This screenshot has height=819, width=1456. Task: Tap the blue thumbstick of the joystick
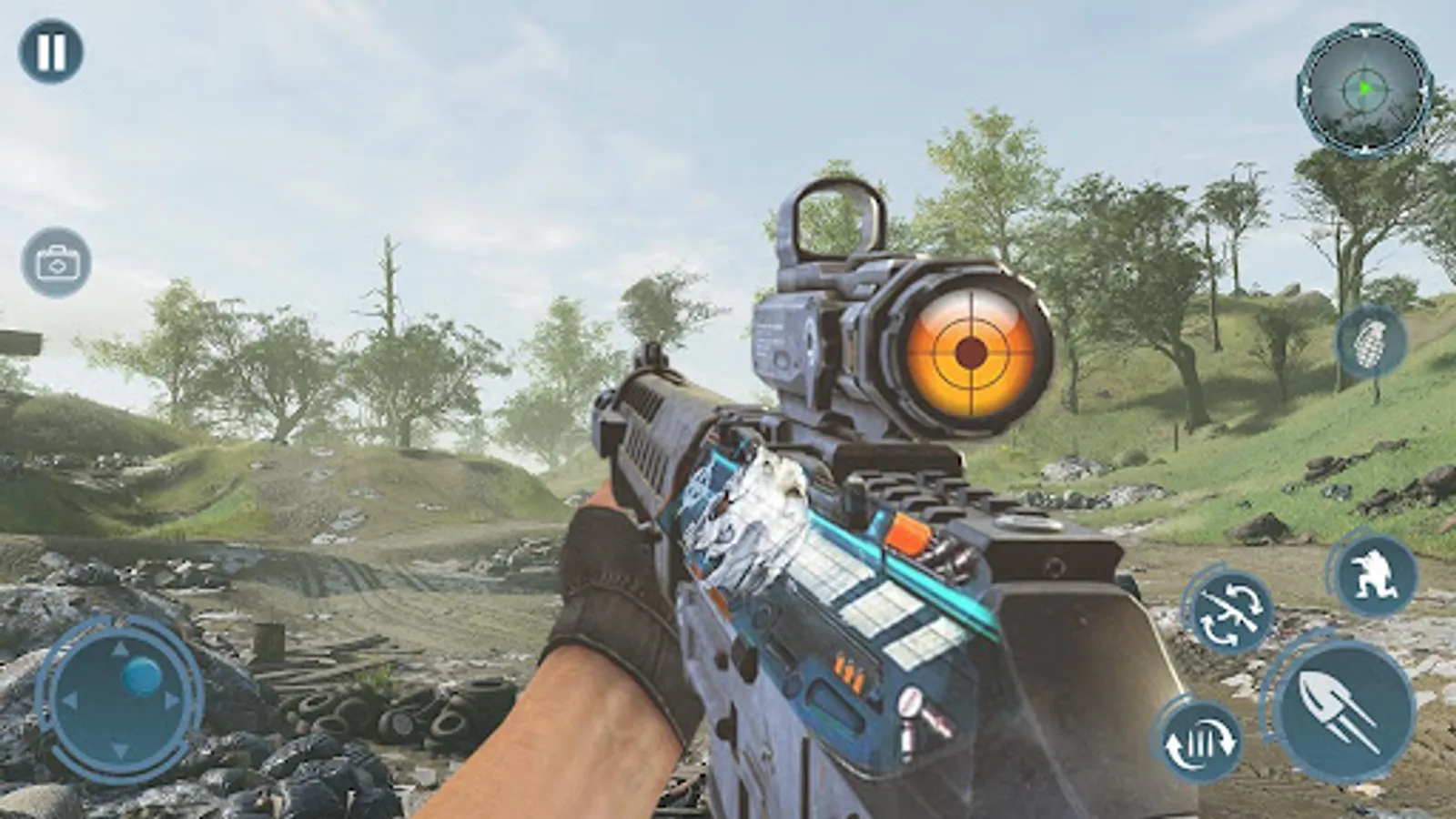point(141,675)
